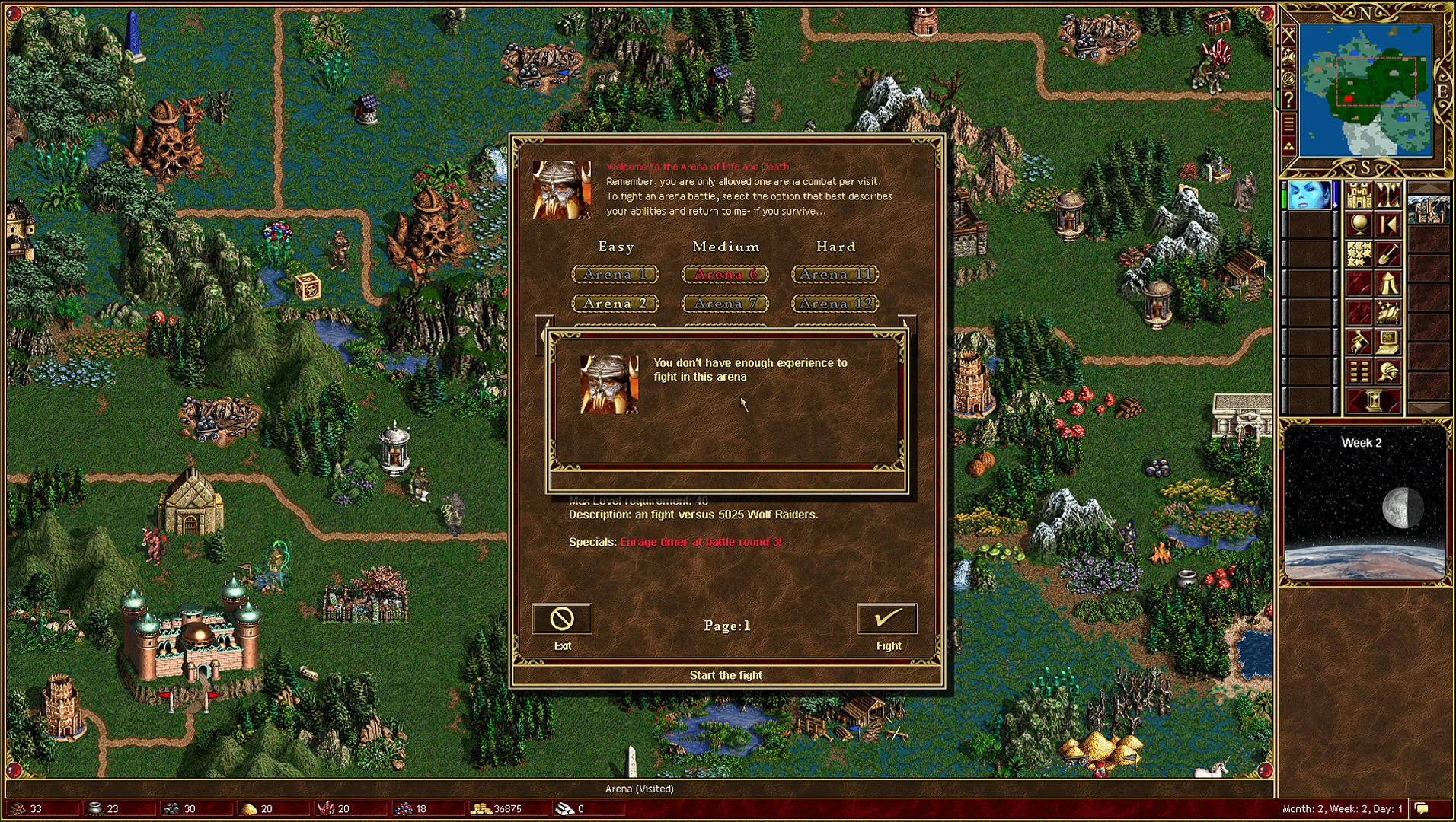
Task: Select Arena 7 in the Medium column
Action: pyautogui.click(x=725, y=303)
